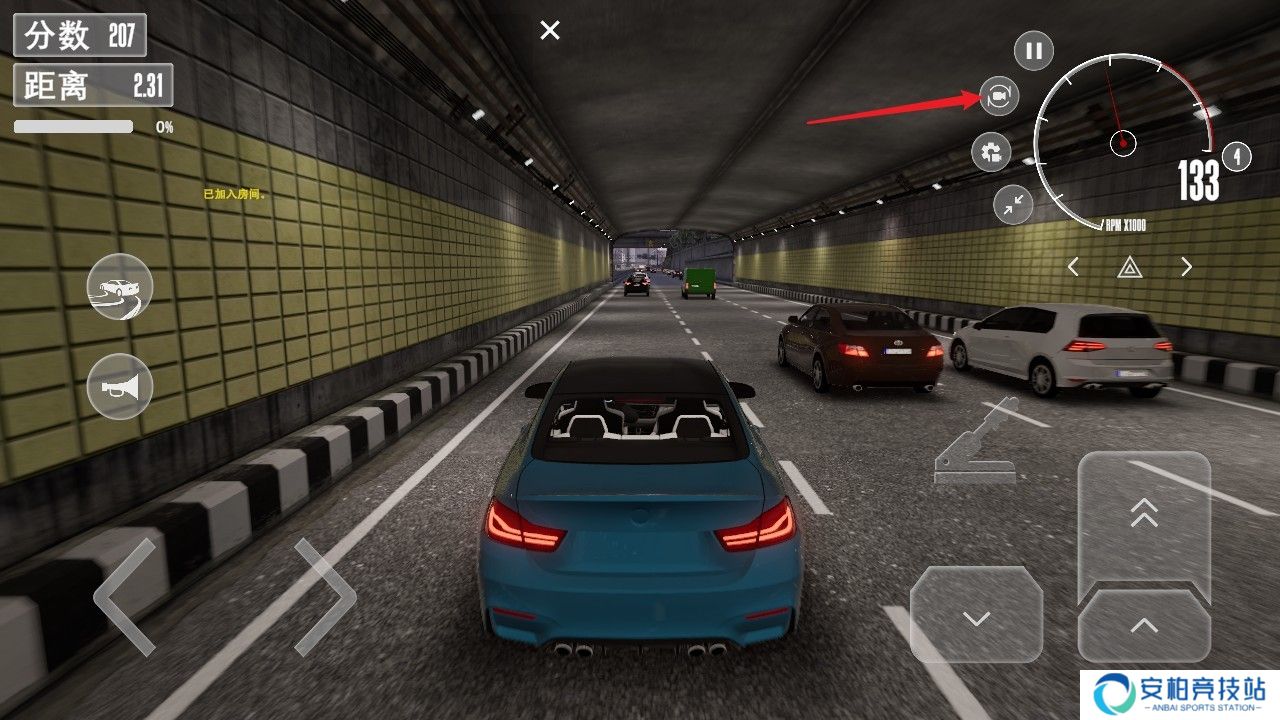1280x720 pixels.
Task: Open the gear-and-camera settings button
Action: coord(991,152)
